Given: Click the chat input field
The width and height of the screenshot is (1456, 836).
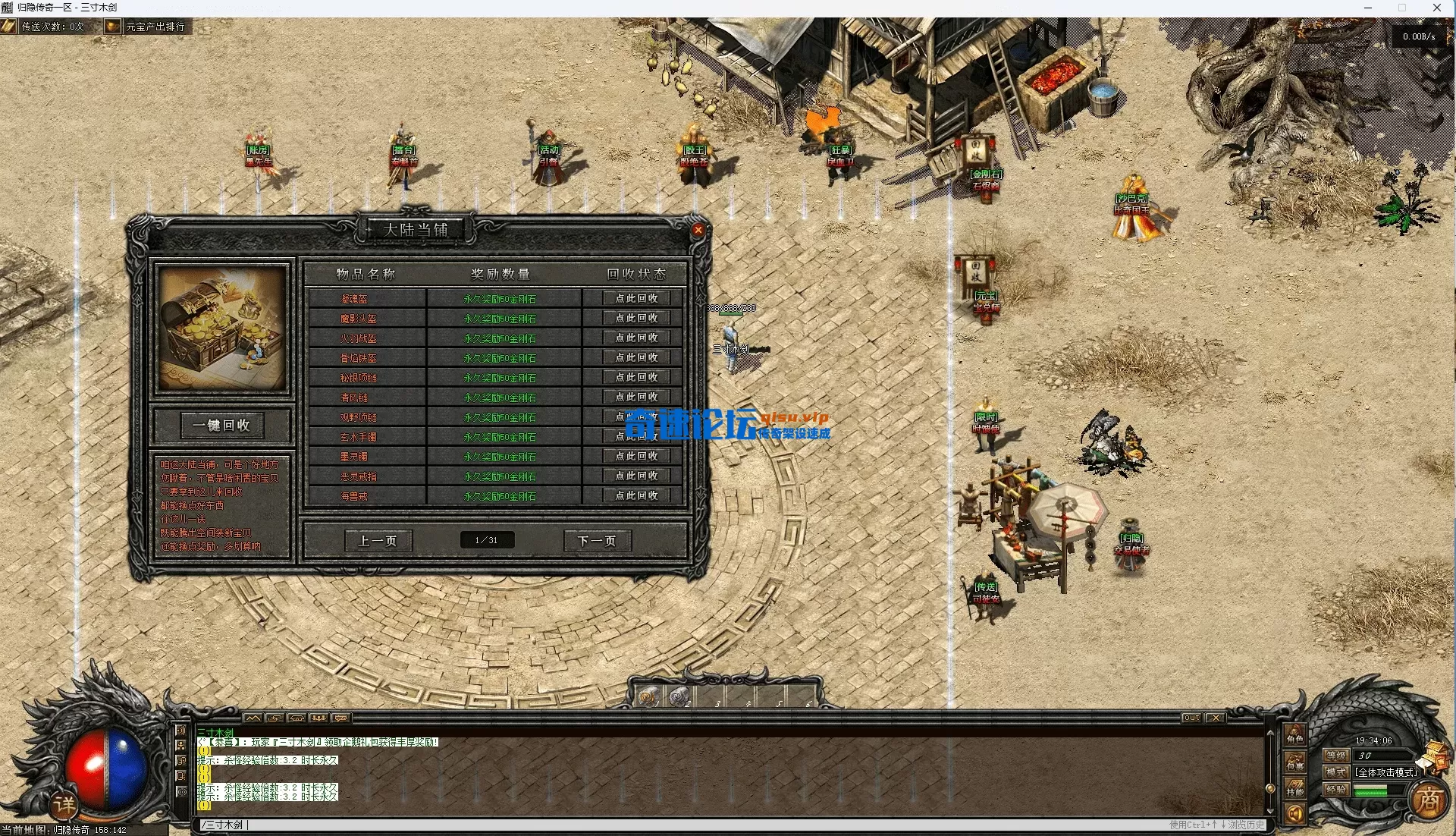Looking at the screenshot, I should 682,825.
